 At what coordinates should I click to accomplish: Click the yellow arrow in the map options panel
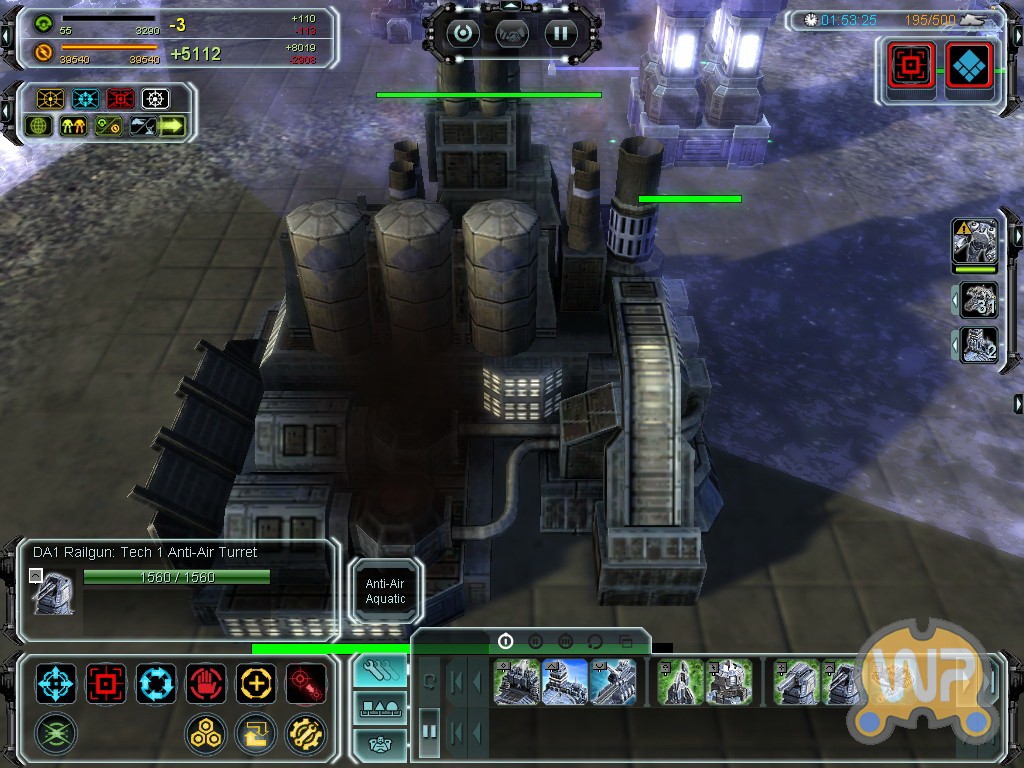(x=172, y=127)
